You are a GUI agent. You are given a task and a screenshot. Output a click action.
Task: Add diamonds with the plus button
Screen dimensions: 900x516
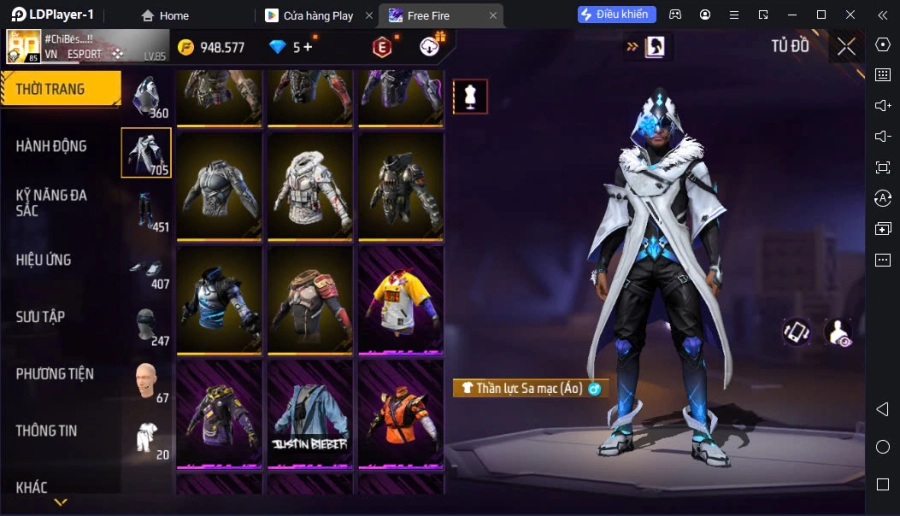coord(308,47)
